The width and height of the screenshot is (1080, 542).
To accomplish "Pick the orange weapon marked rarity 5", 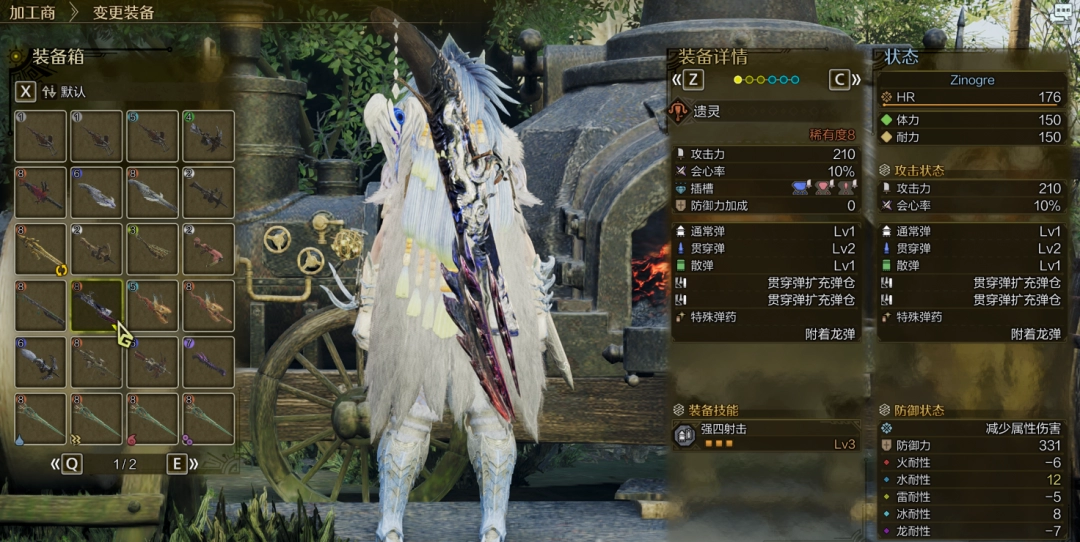I will point(152,305).
